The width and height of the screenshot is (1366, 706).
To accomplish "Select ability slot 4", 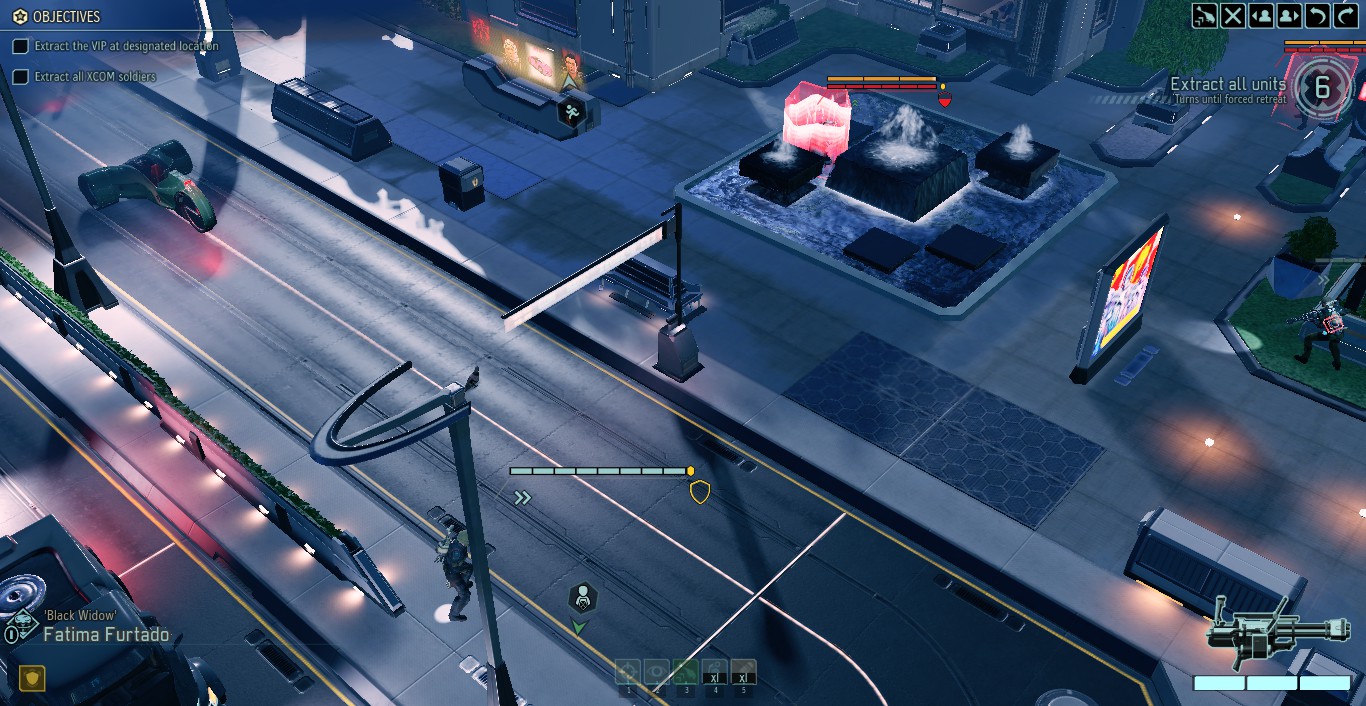I will (714, 673).
